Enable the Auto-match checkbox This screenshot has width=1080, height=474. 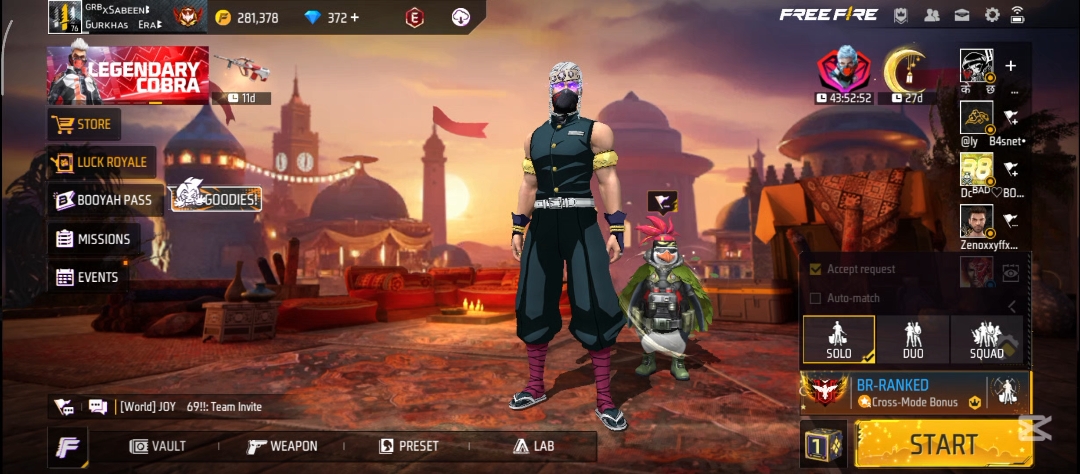(x=815, y=298)
